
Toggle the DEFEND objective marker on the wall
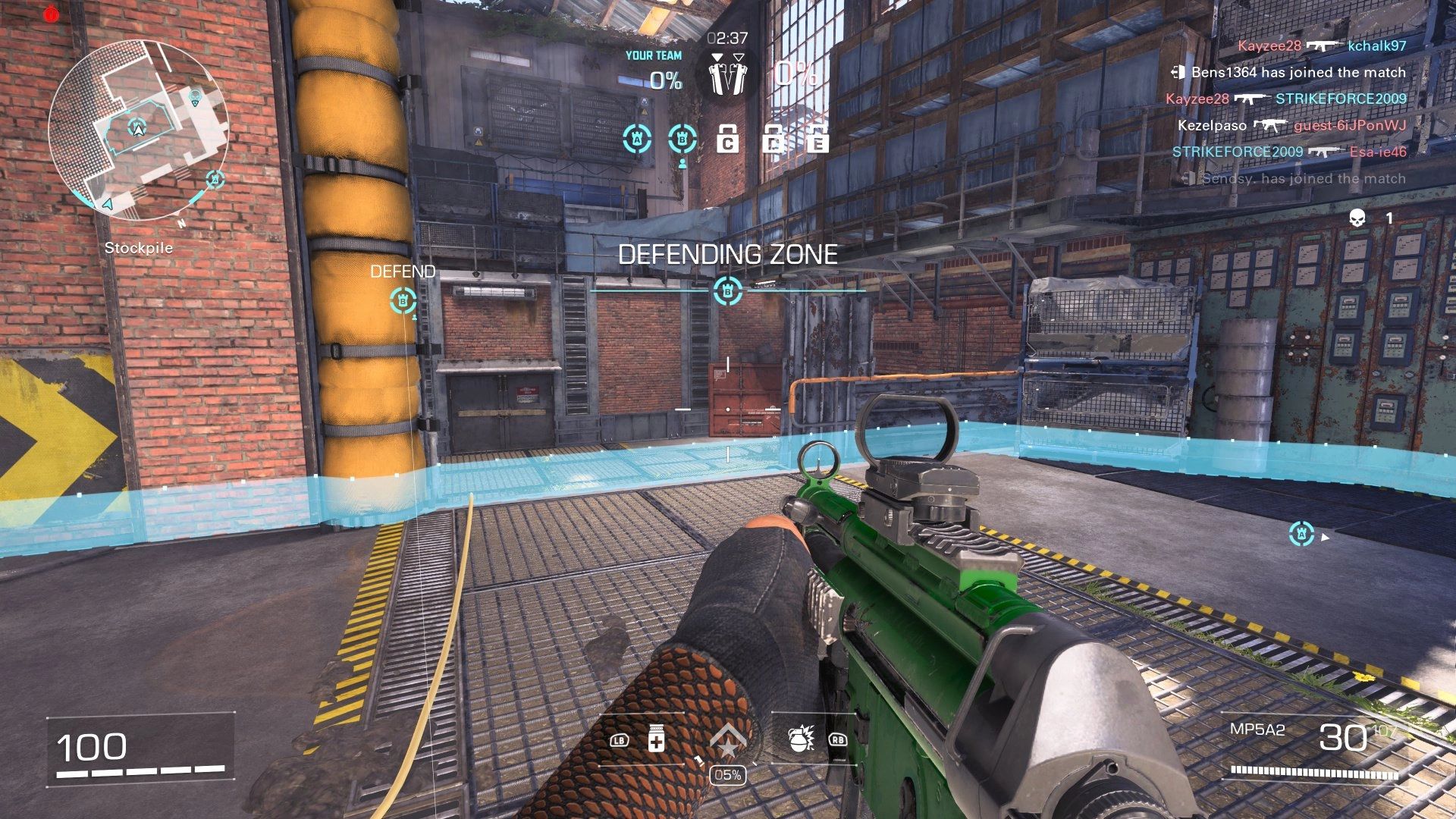click(404, 302)
